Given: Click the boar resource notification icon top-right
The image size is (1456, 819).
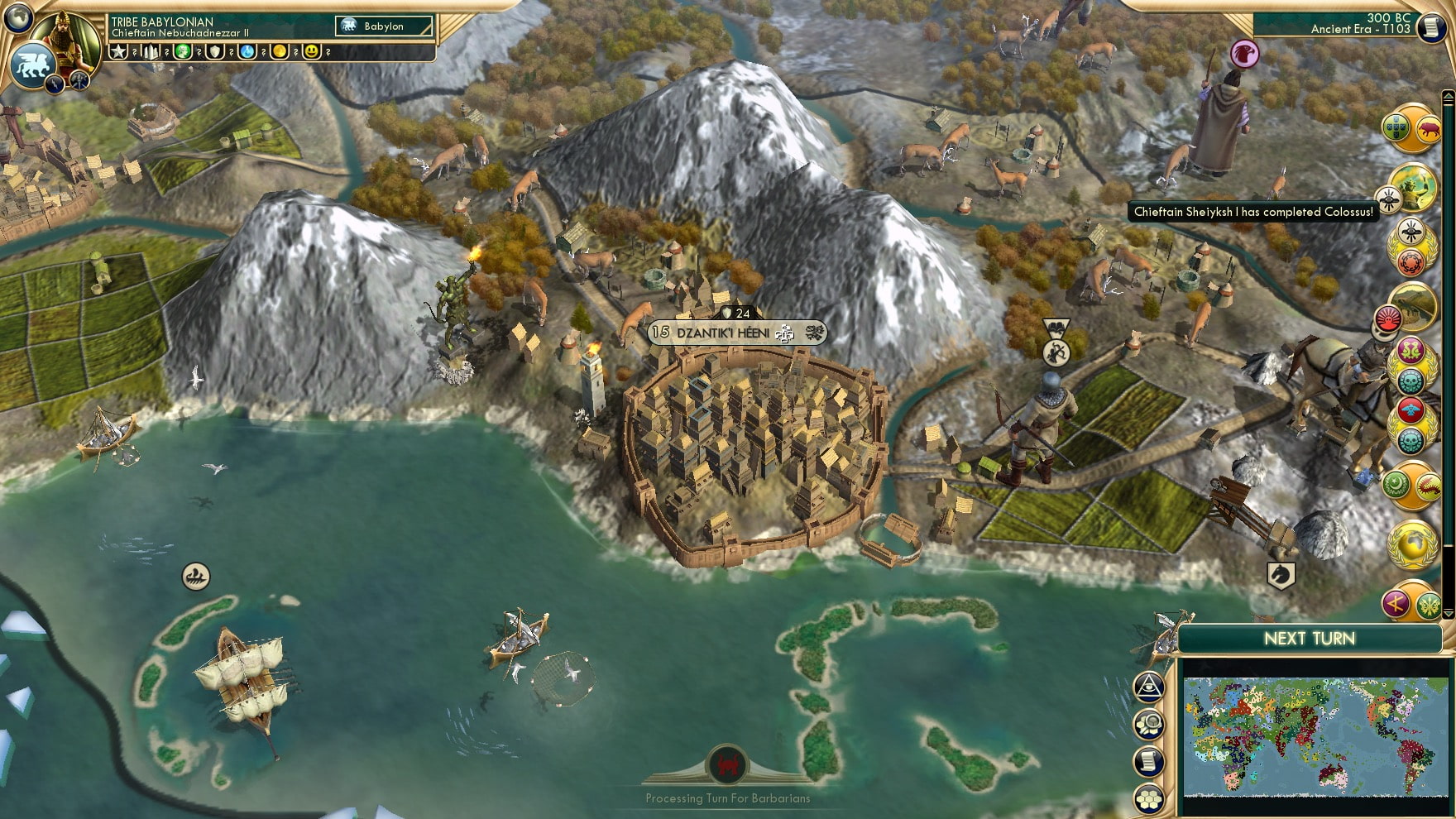Looking at the screenshot, I should tap(1428, 129).
